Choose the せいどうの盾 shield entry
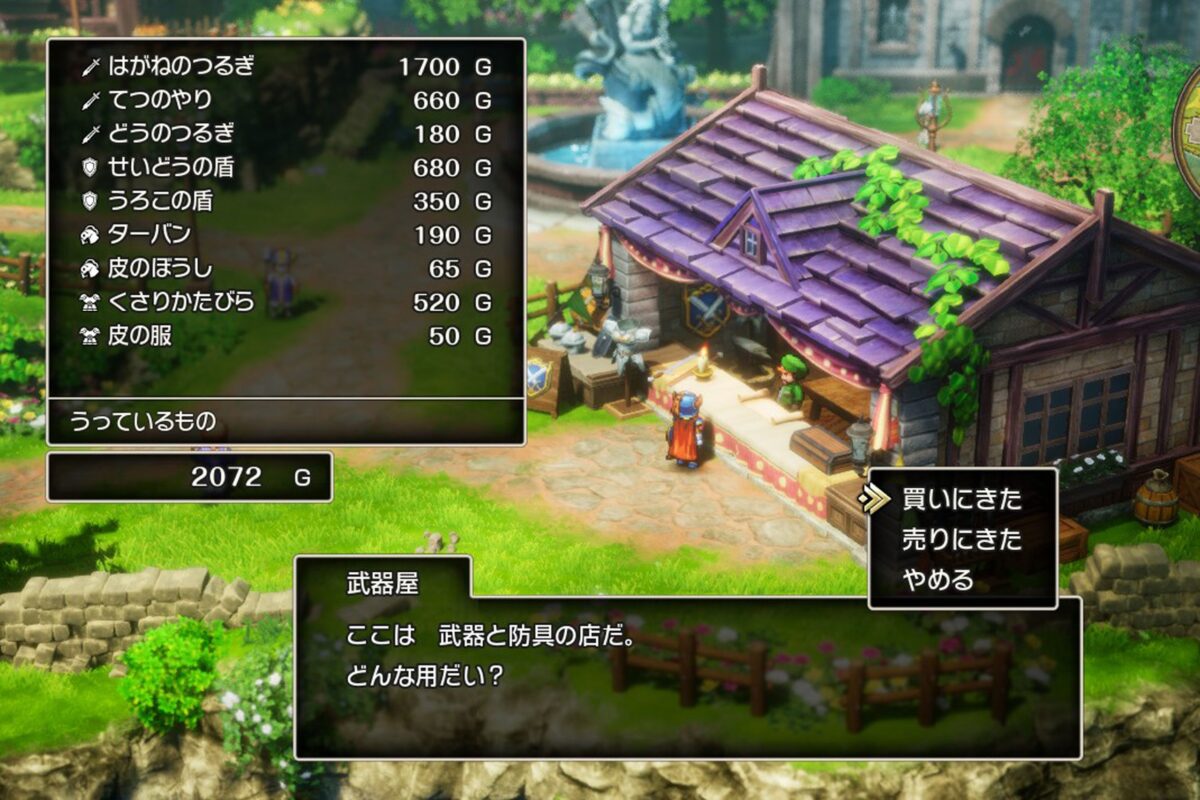The height and width of the screenshot is (800, 1200). [x=285, y=167]
